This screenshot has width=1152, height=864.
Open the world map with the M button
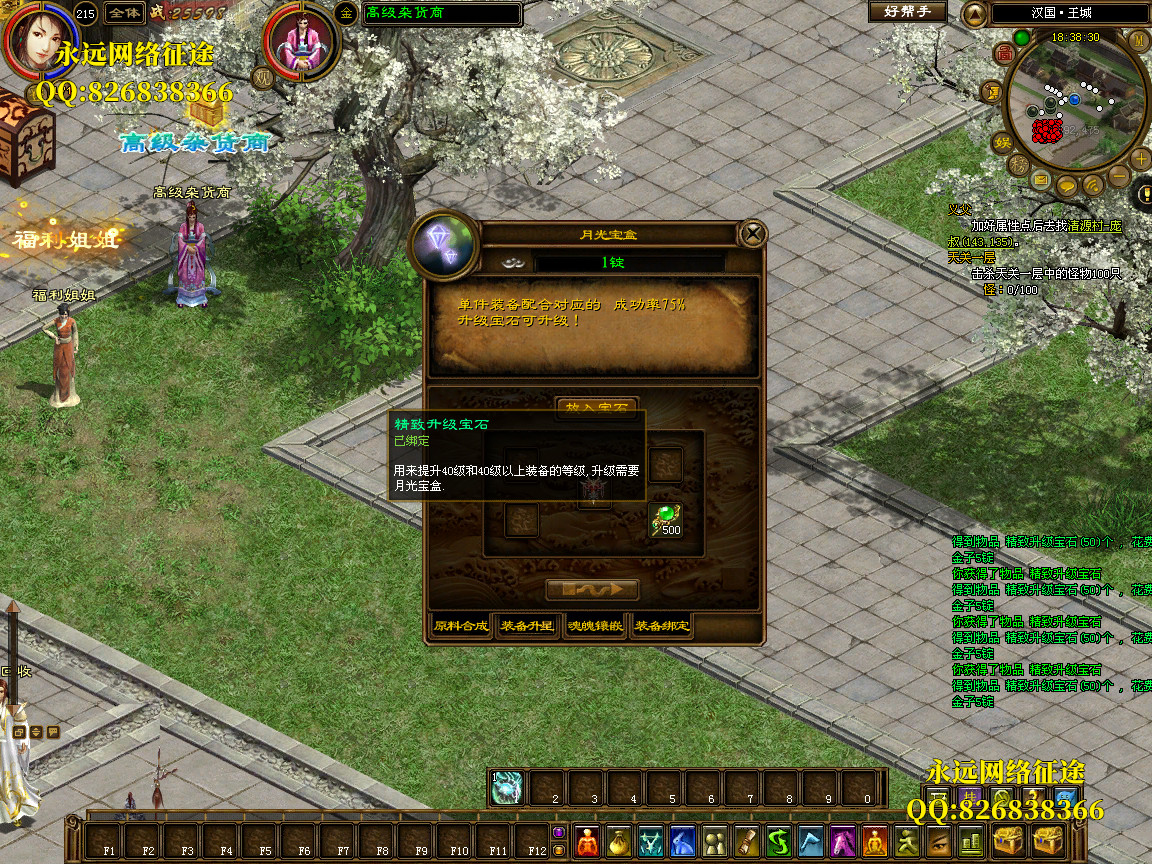pos(1138,40)
